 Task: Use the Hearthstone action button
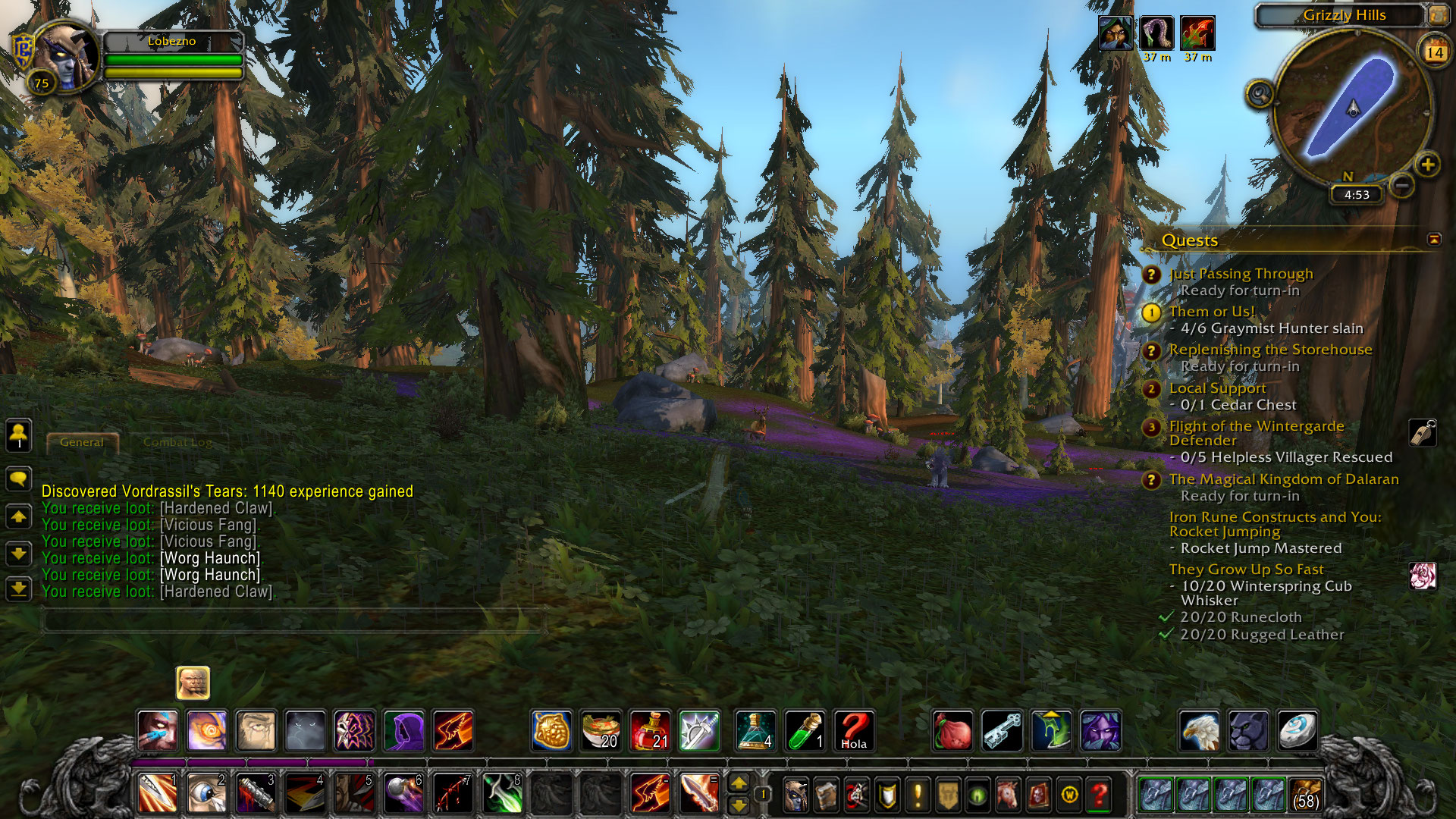1298,731
